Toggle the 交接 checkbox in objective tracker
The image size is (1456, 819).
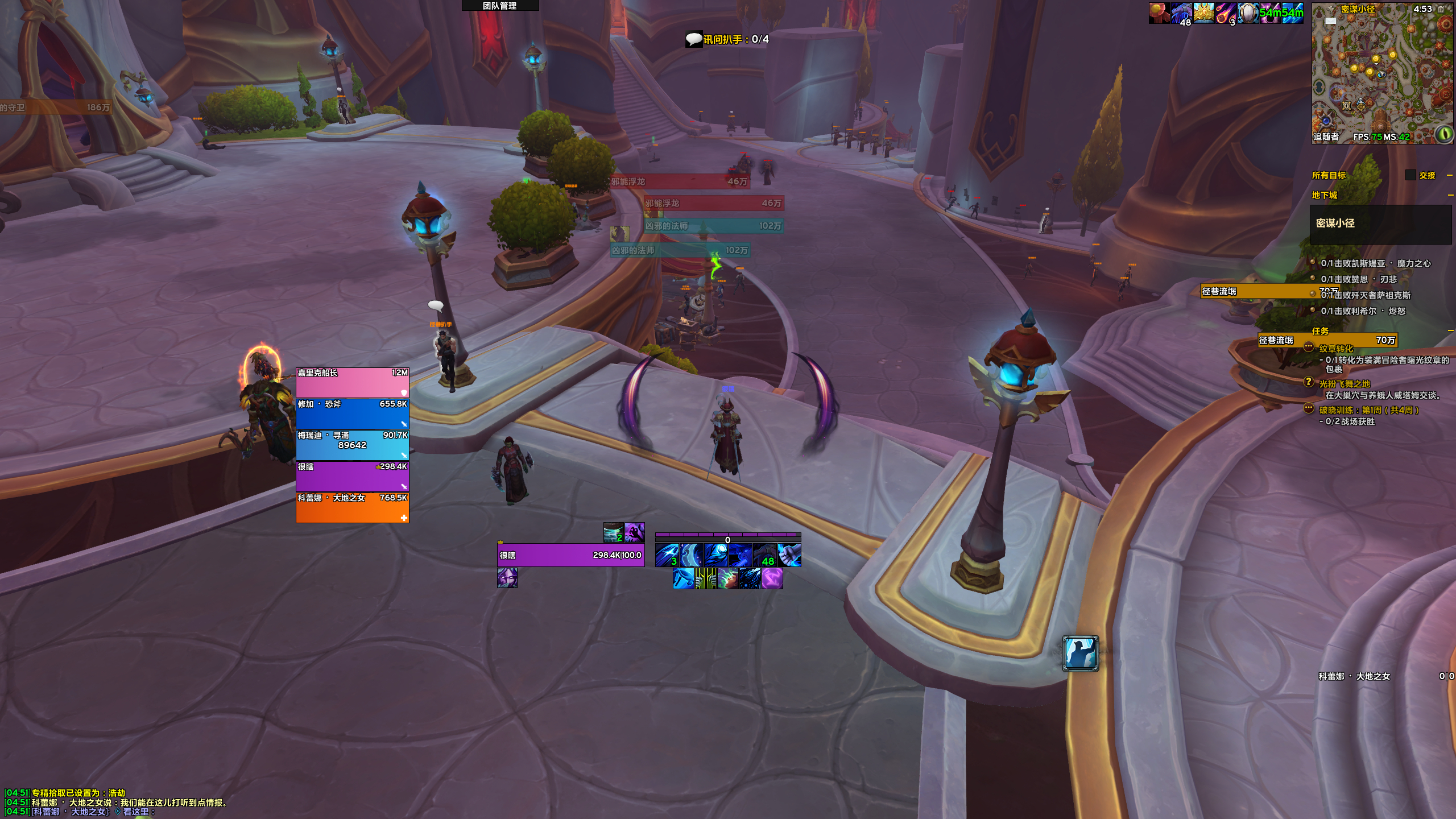(1410, 175)
